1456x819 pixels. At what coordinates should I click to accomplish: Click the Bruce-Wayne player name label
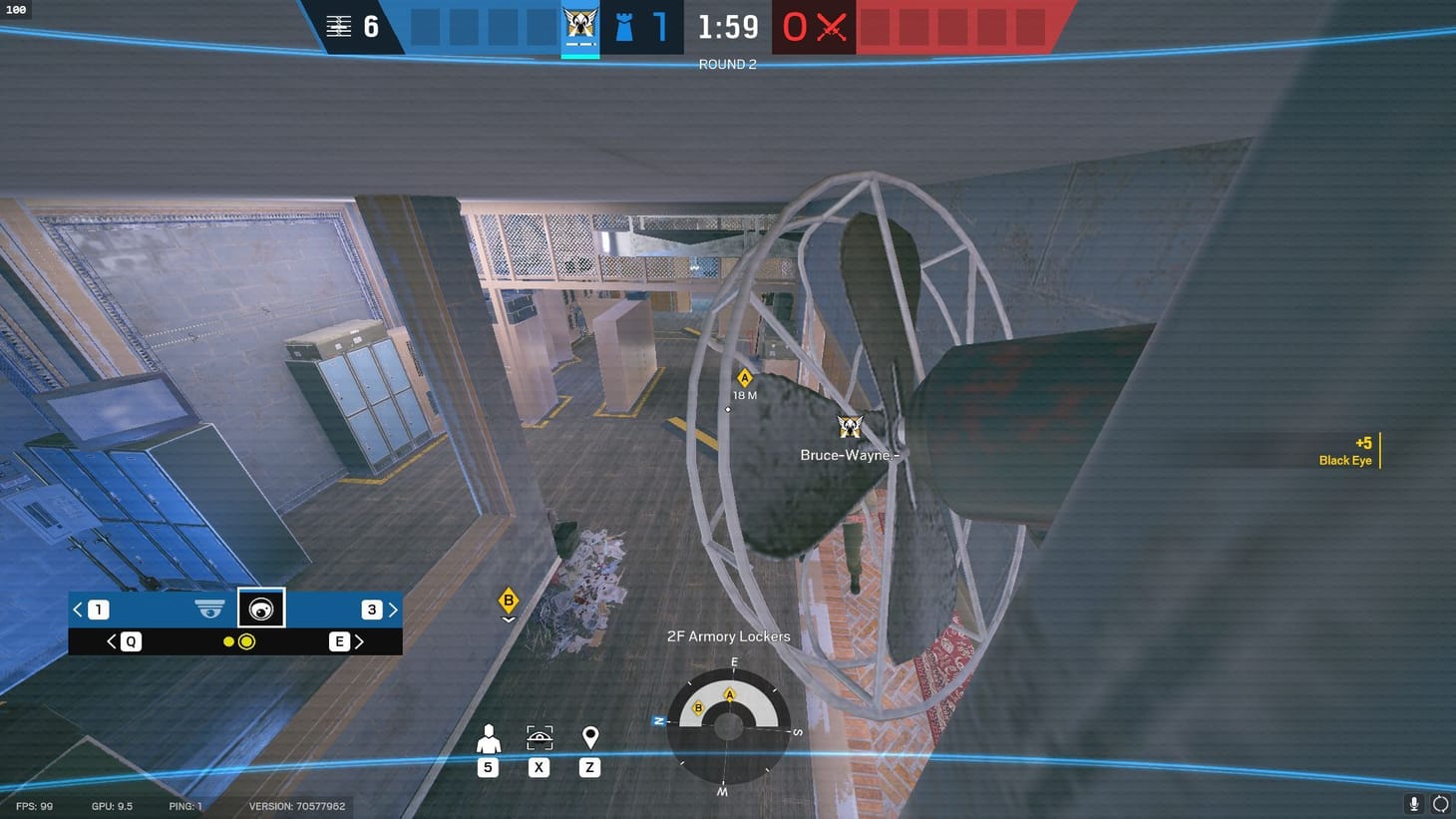coord(849,455)
